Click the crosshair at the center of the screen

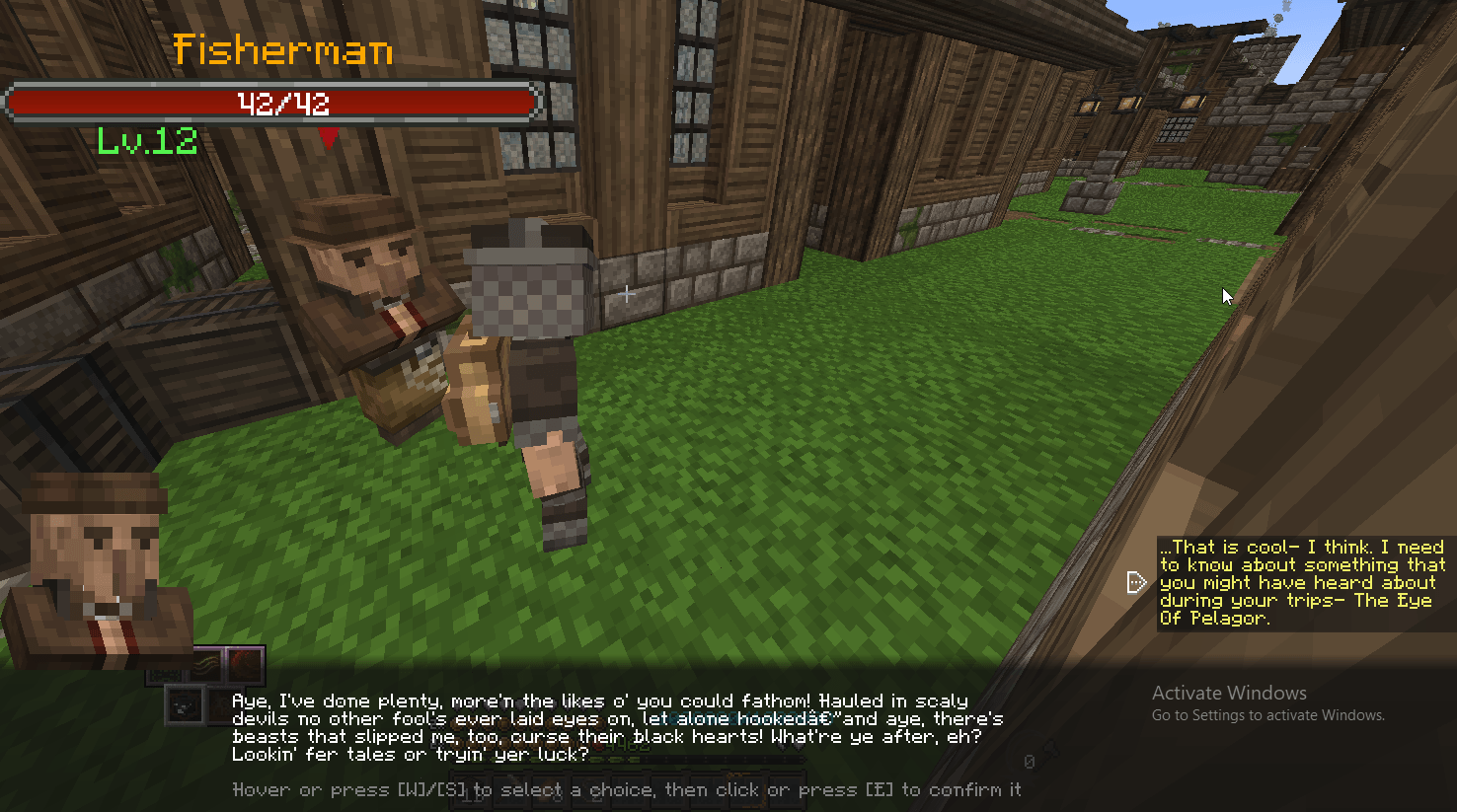coord(627,293)
